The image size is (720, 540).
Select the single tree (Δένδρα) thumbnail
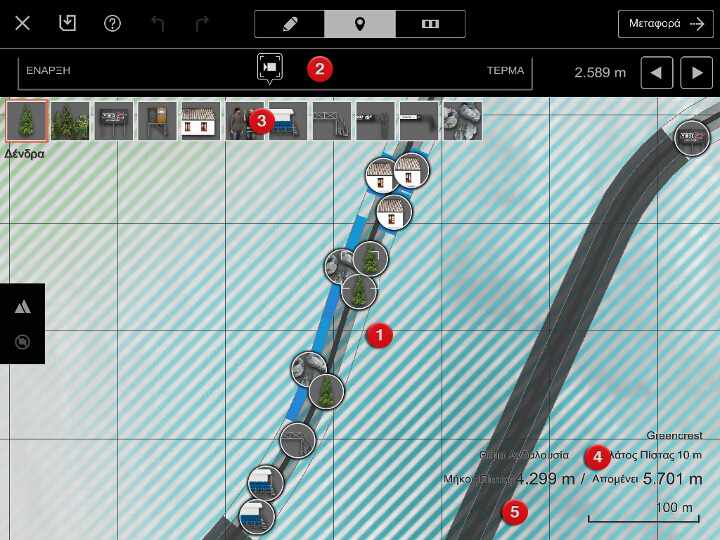pos(26,121)
